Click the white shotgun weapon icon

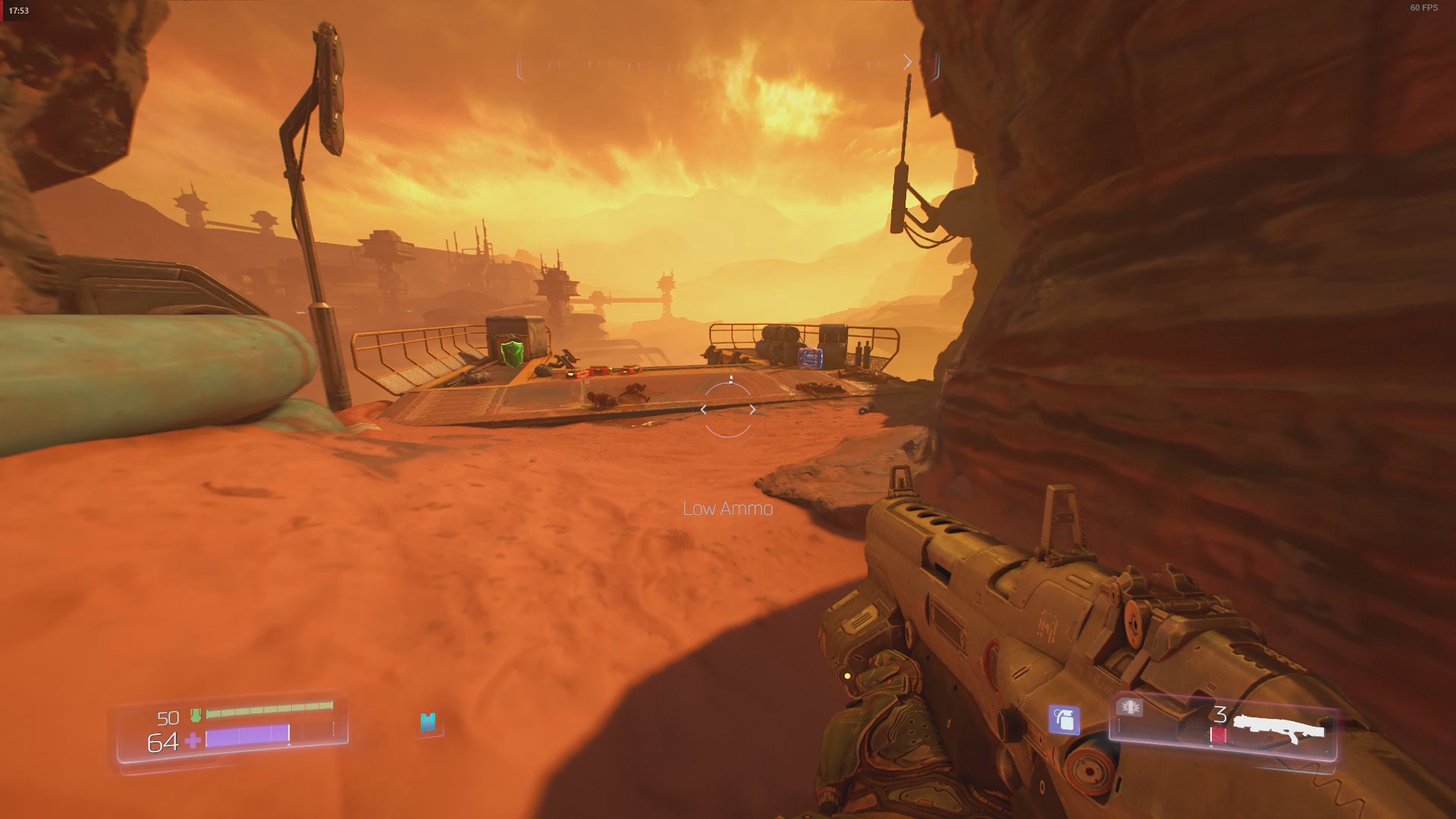(x=1278, y=729)
